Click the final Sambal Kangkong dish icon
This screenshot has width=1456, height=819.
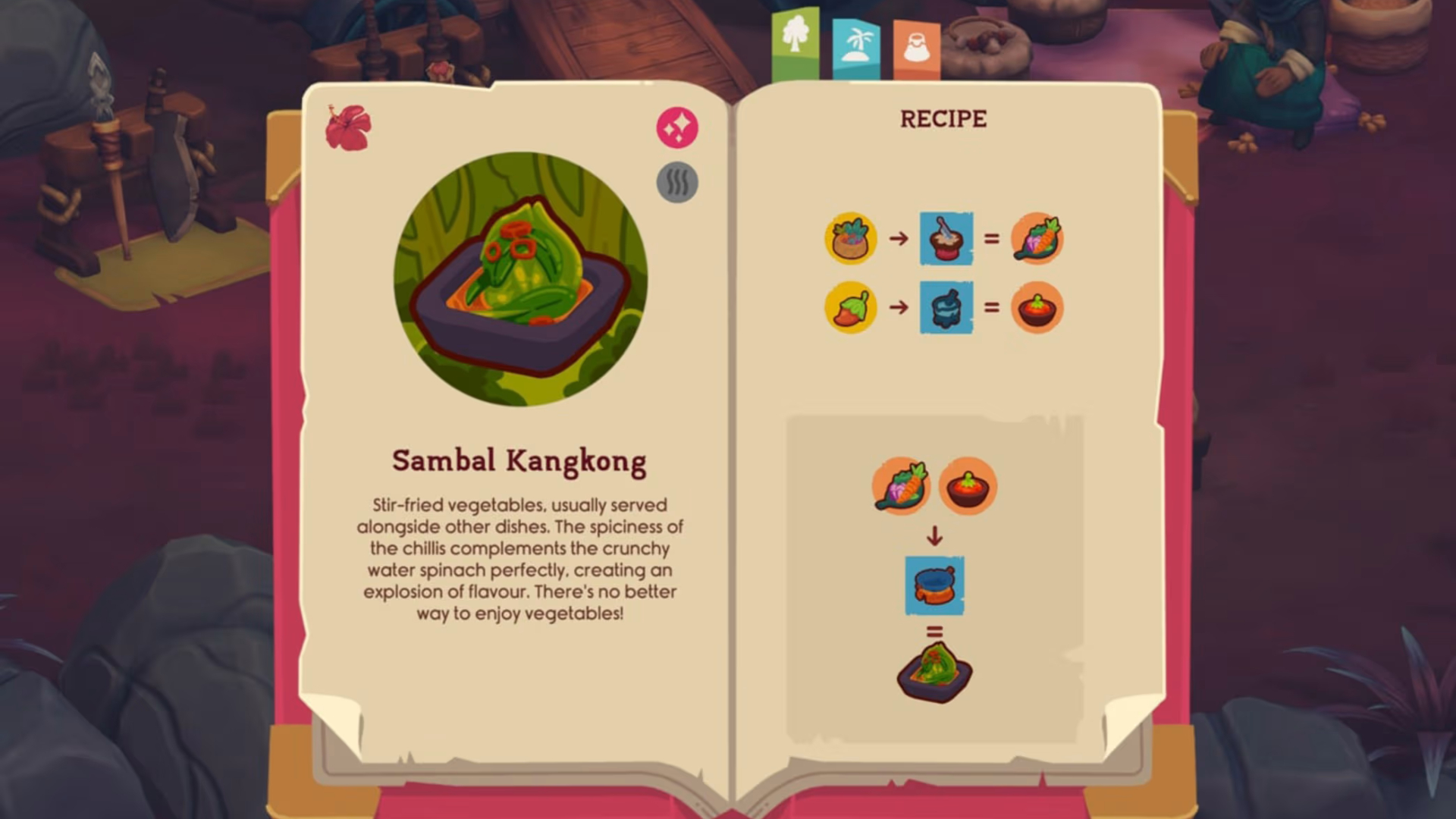pyautogui.click(x=934, y=672)
